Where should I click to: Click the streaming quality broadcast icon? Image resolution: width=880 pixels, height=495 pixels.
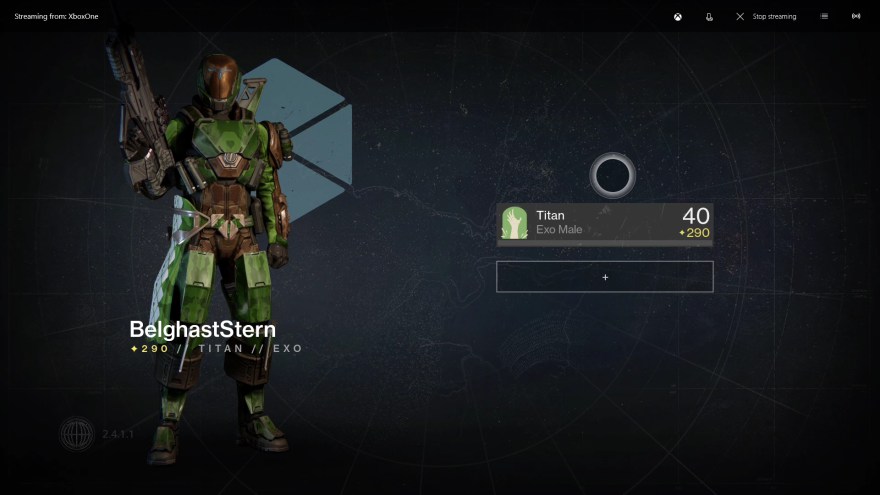[x=856, y=16]
